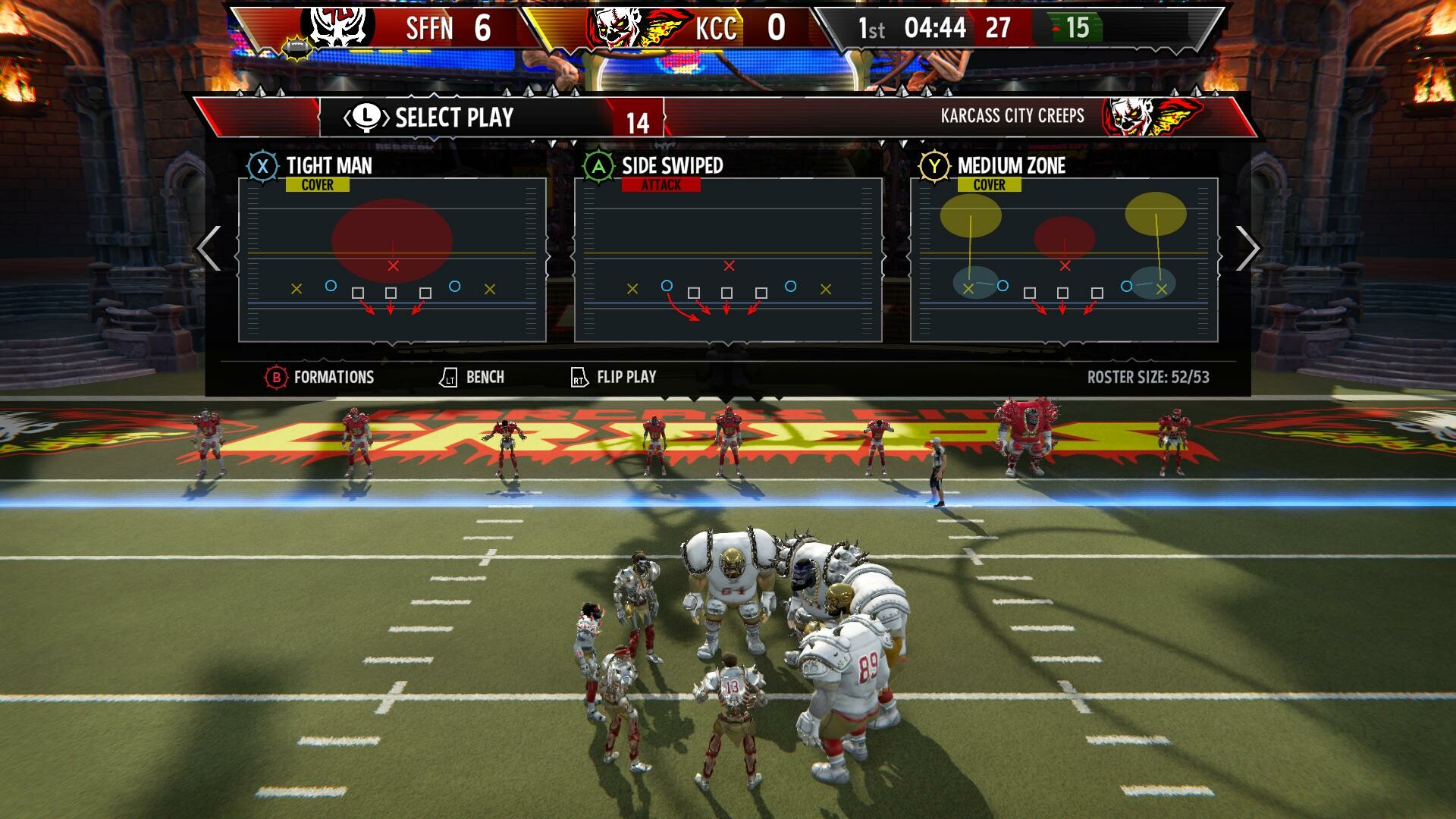Select the A button icon for Side Swiped

coord(599,165)
